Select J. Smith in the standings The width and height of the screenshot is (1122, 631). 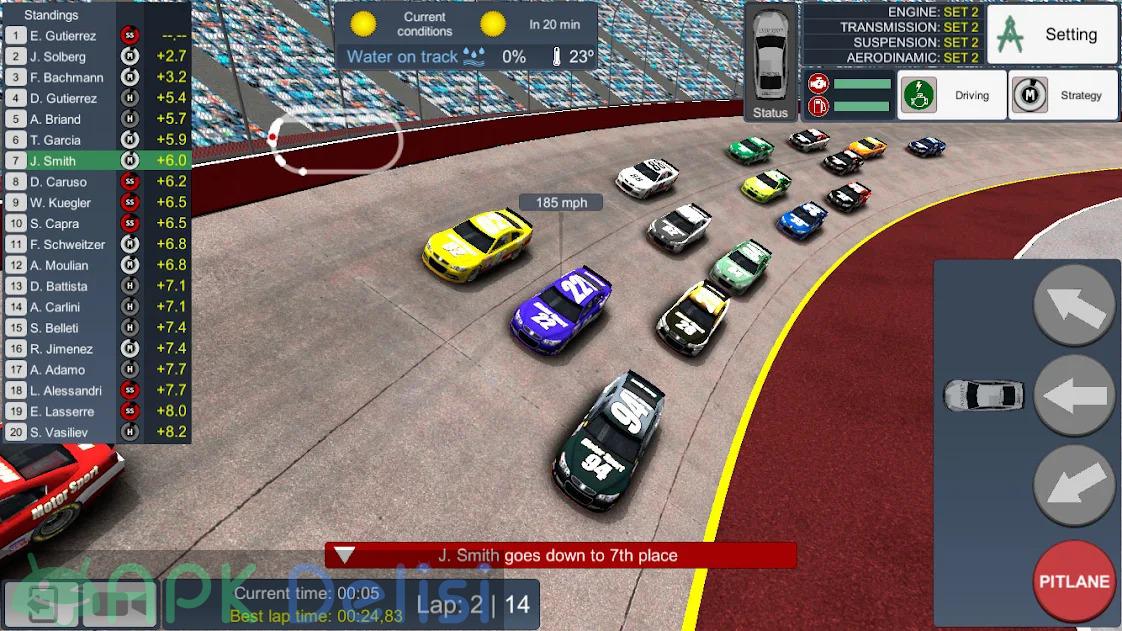click(97, 161)
